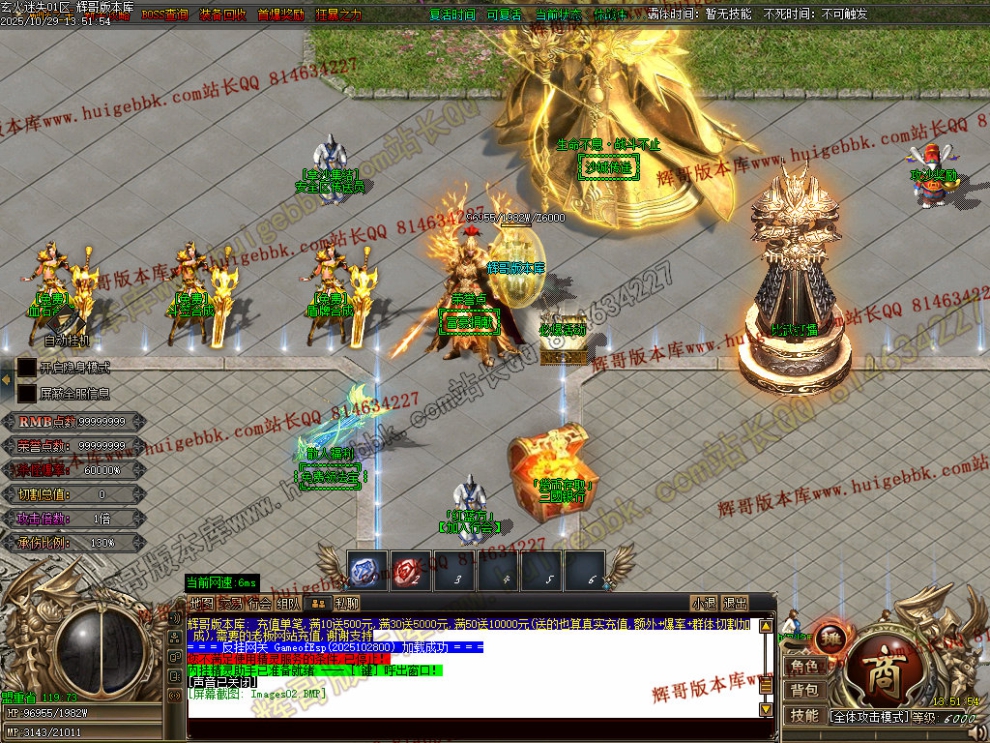Open the 技能 skills panel

804,715
